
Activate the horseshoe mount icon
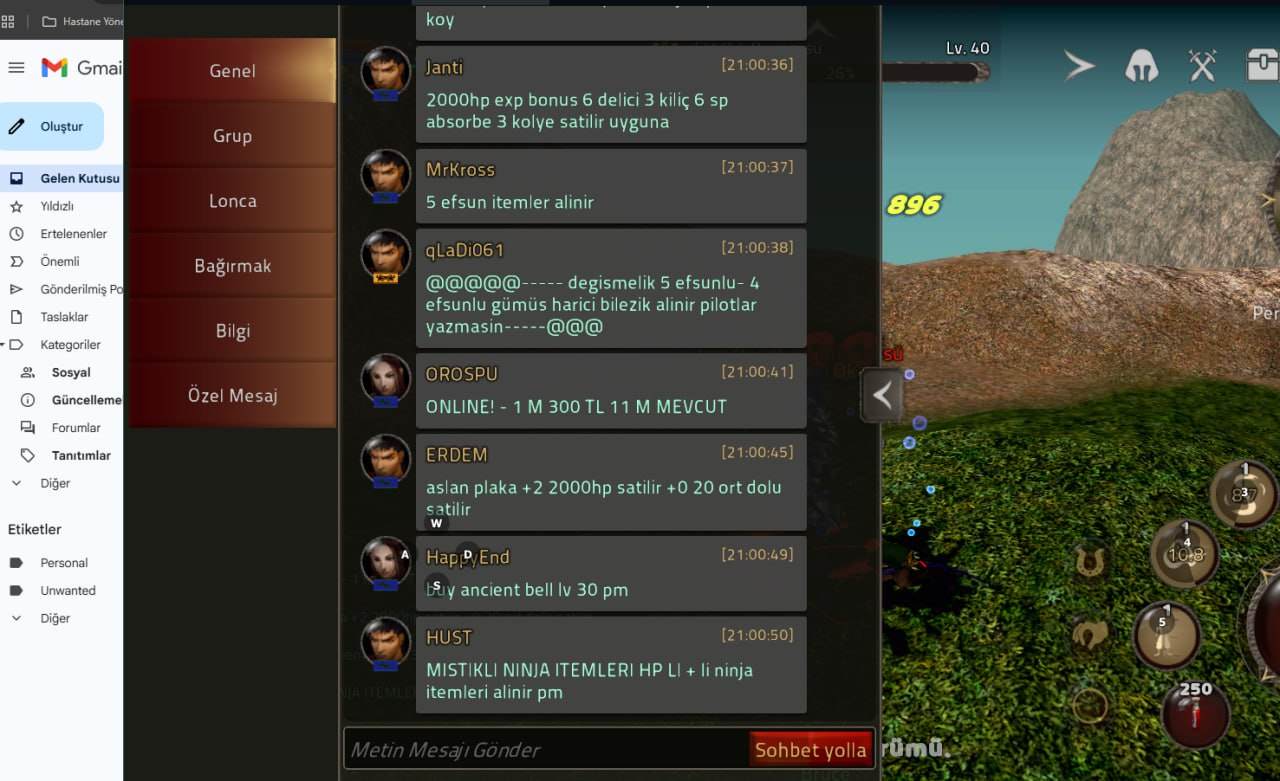click(1089, 560)
